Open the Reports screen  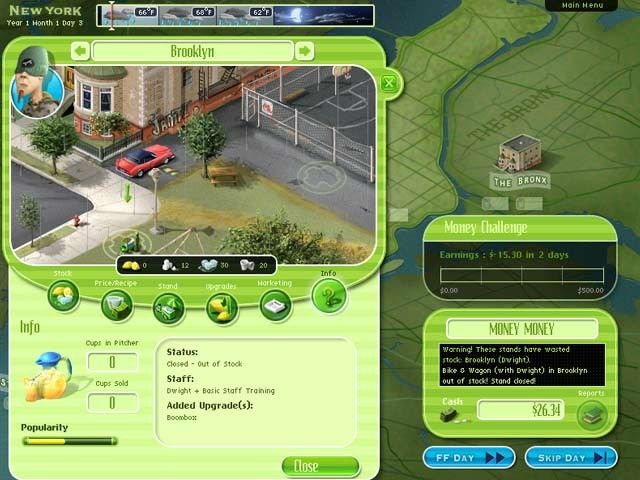click(592, 414)
